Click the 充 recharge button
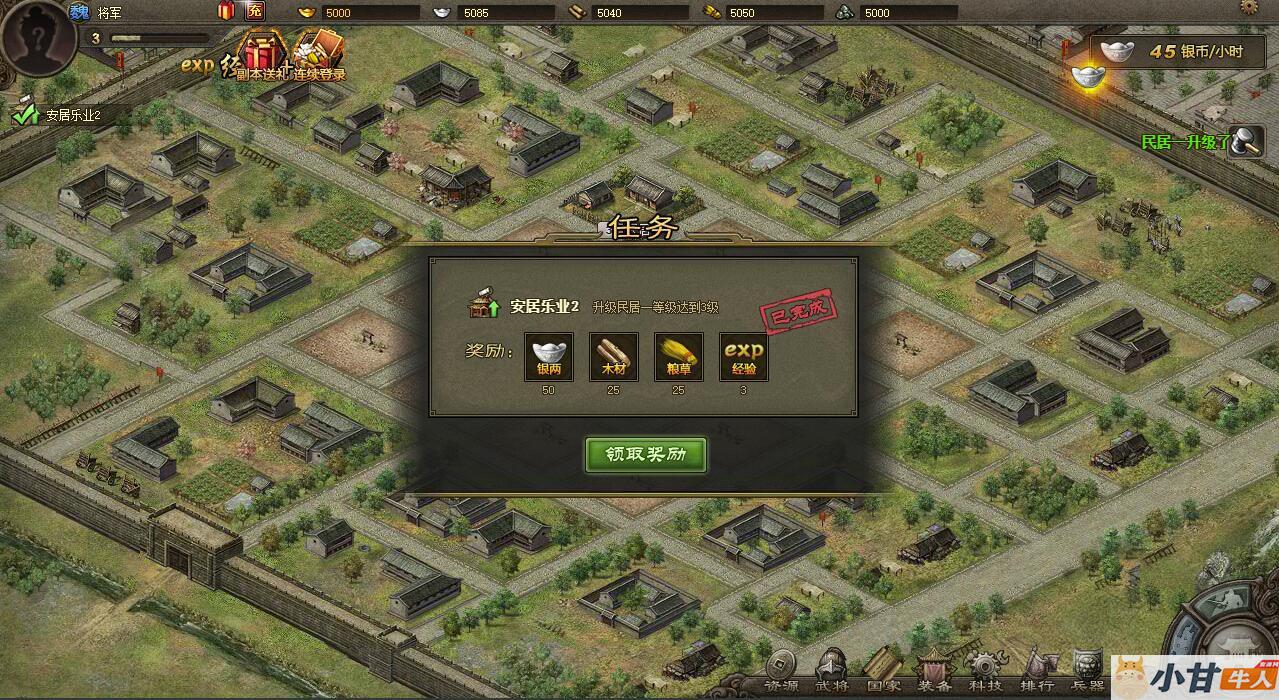This screenshot has height=700, width=1279. point(255,12)
